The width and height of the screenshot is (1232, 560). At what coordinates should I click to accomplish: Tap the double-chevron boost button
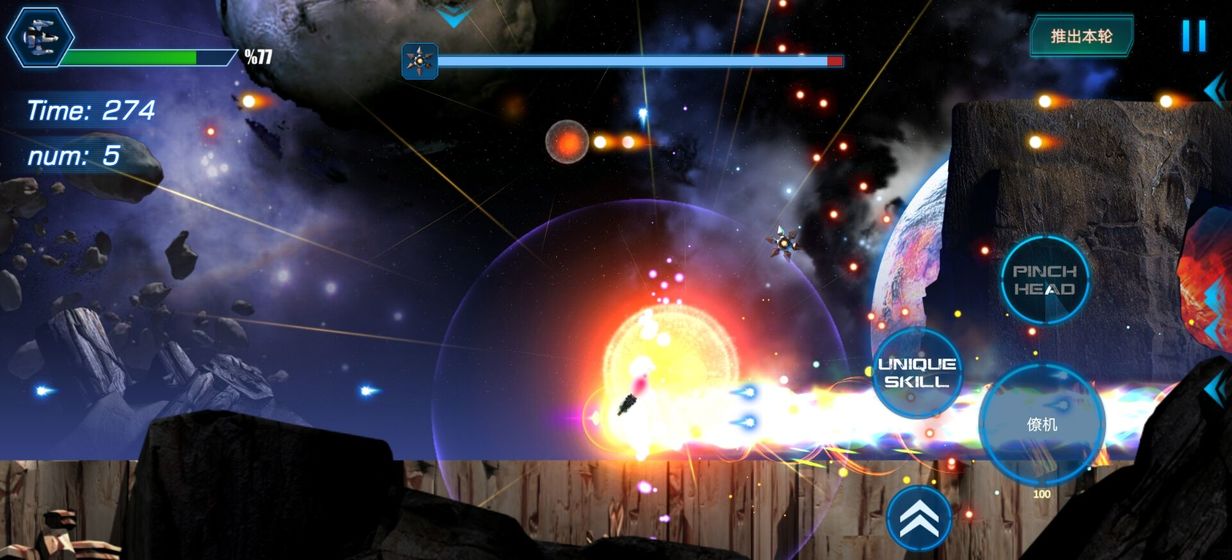pos(918,516)
